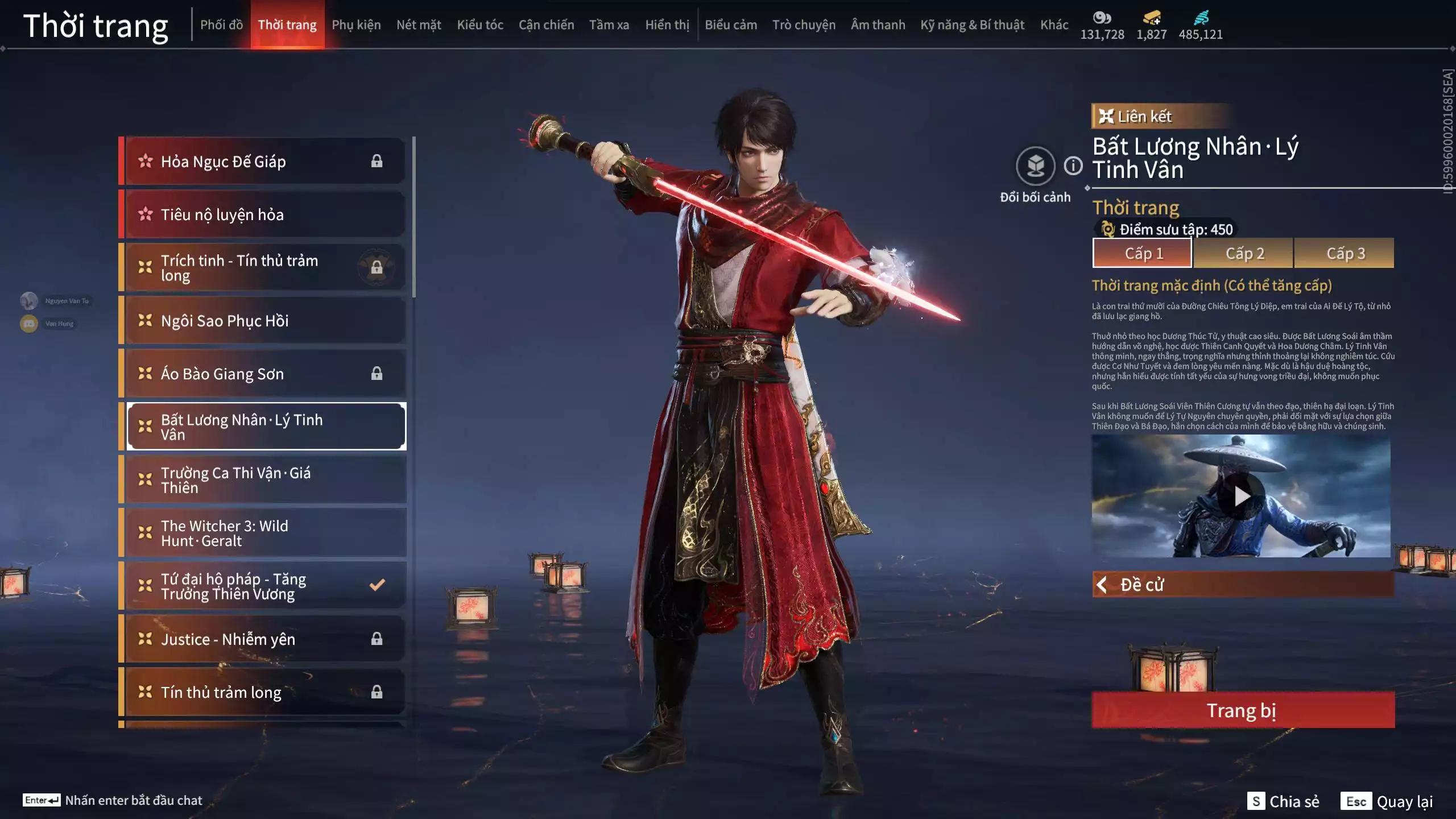Open the Đề cử recommendations panel

[x=1243, y=585]
